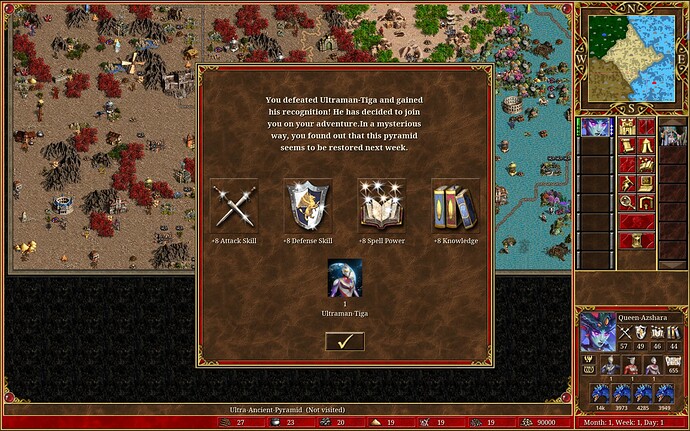Image resolution: width=690 pixels, height=431 pixels.
Task: Open adventure options magnifying glass button
Action: [x=628, y=203]
